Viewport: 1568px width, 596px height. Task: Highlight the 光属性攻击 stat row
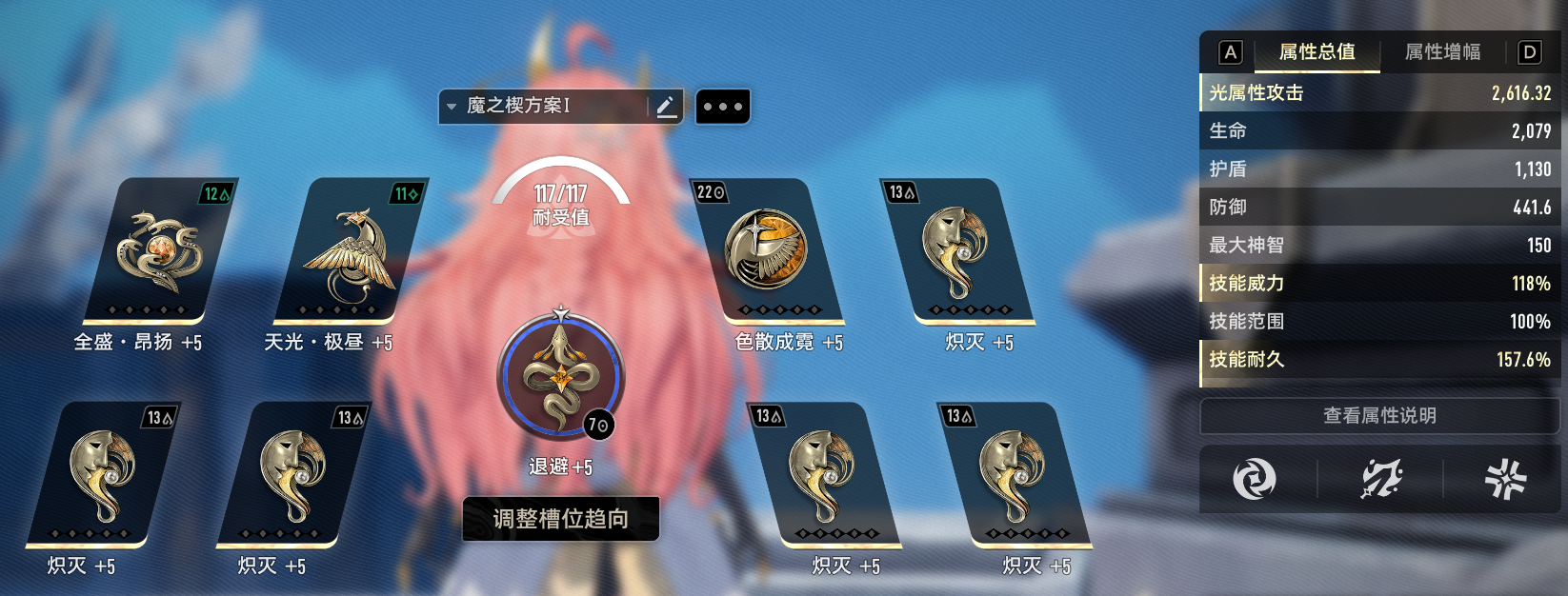pos(1379,93)
